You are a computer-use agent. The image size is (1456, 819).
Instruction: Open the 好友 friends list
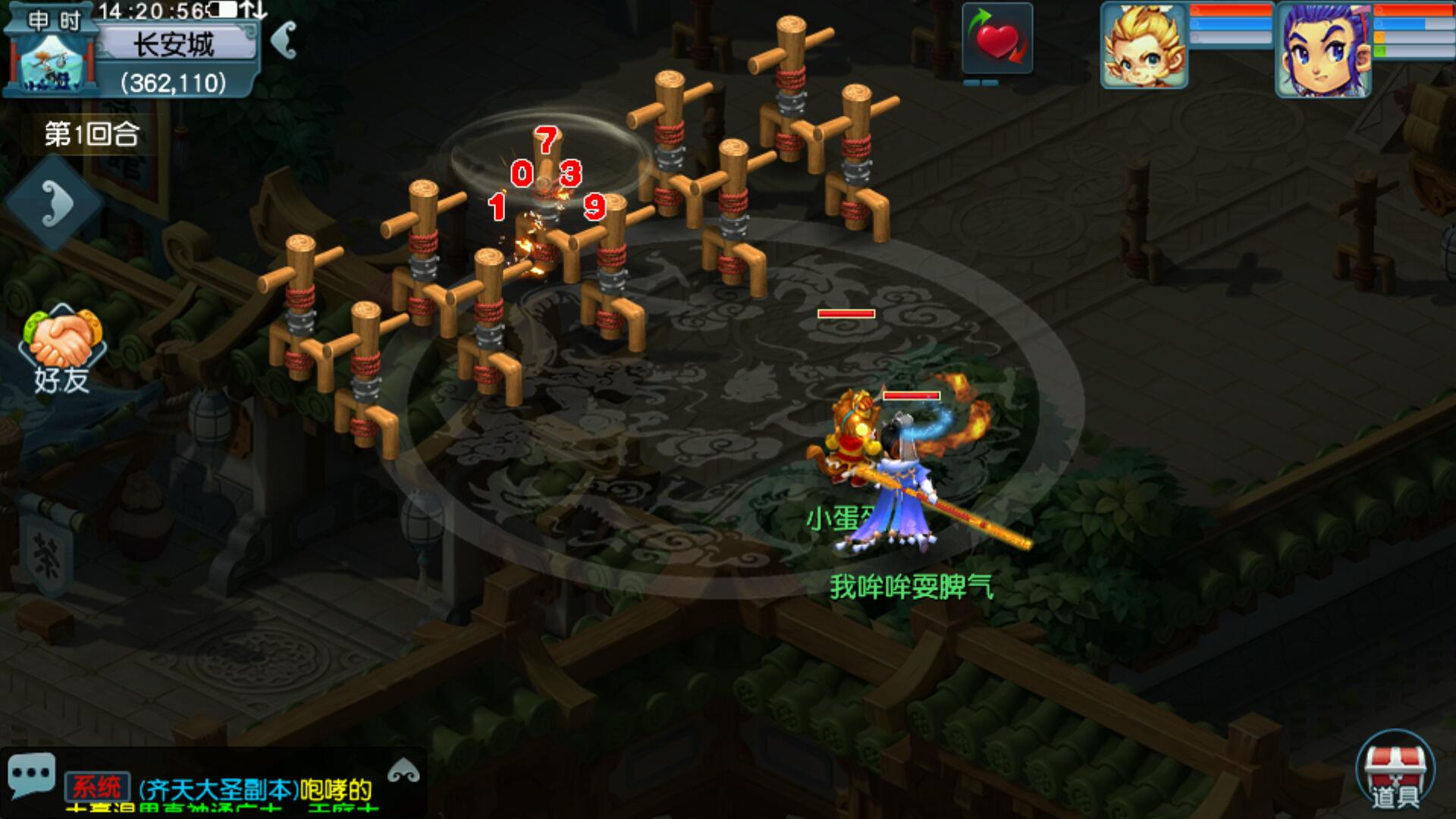point(62,350)
